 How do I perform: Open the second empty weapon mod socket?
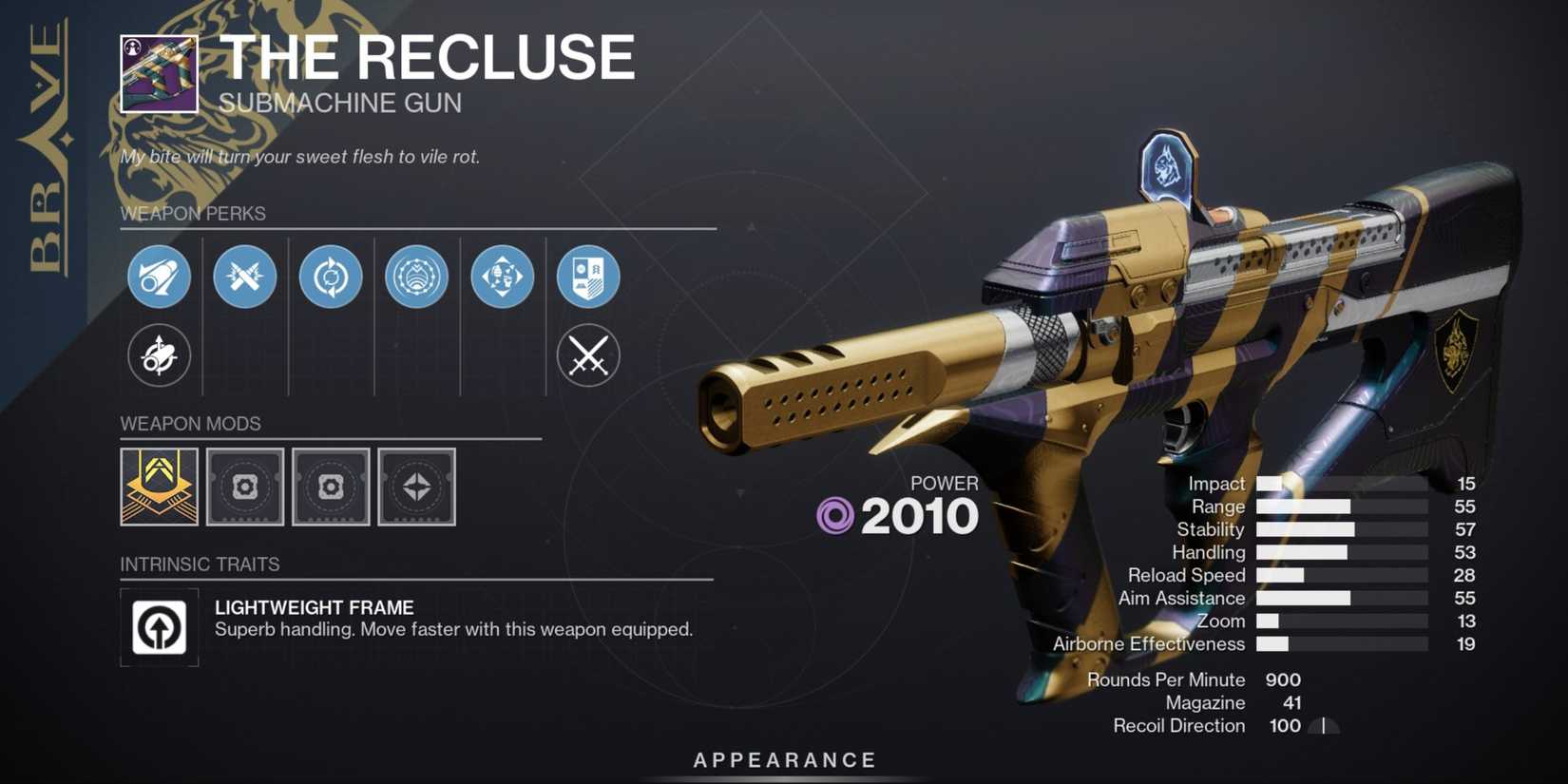(x=331, y=488)
